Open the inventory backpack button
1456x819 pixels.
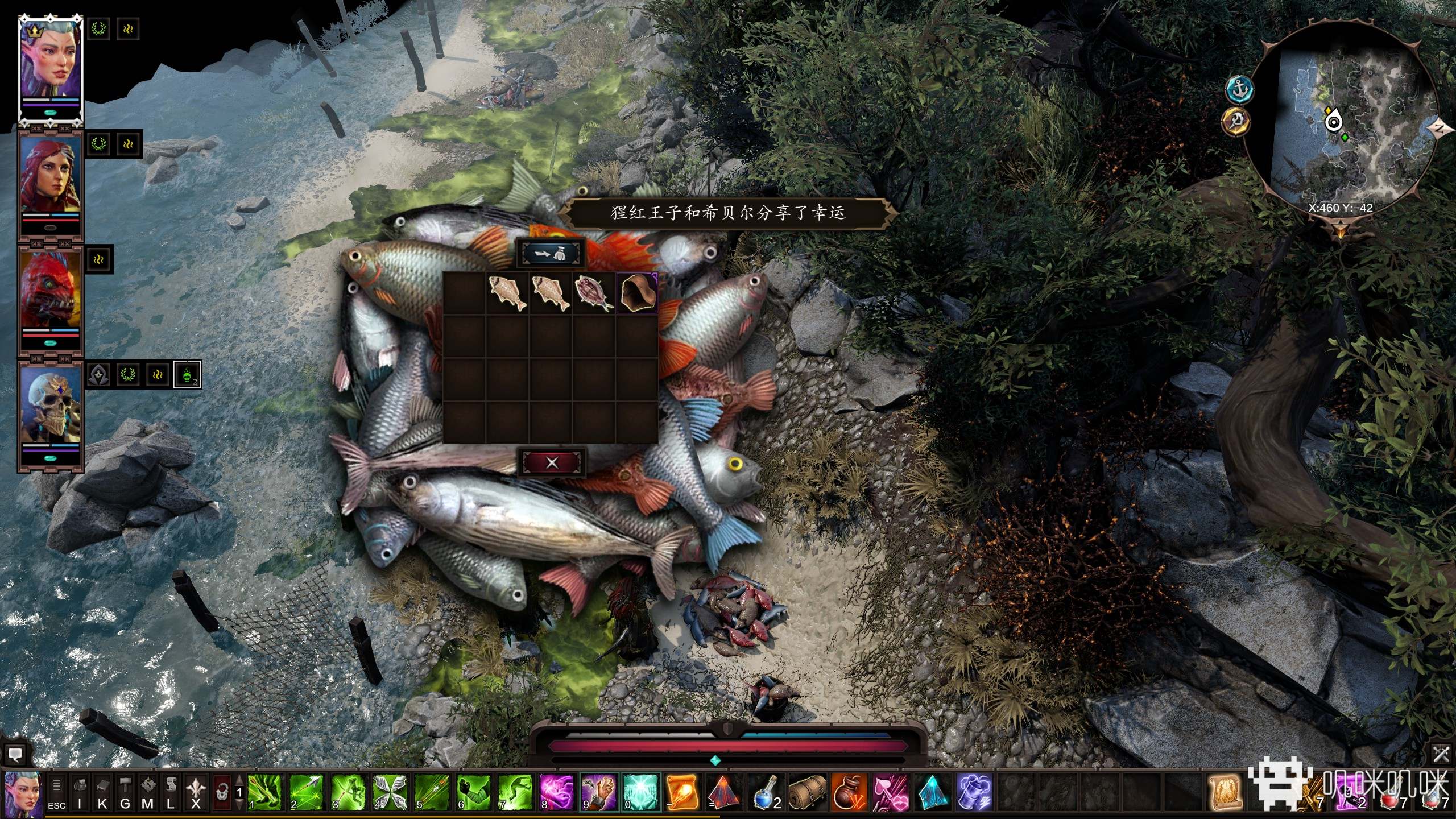point(80,792)
